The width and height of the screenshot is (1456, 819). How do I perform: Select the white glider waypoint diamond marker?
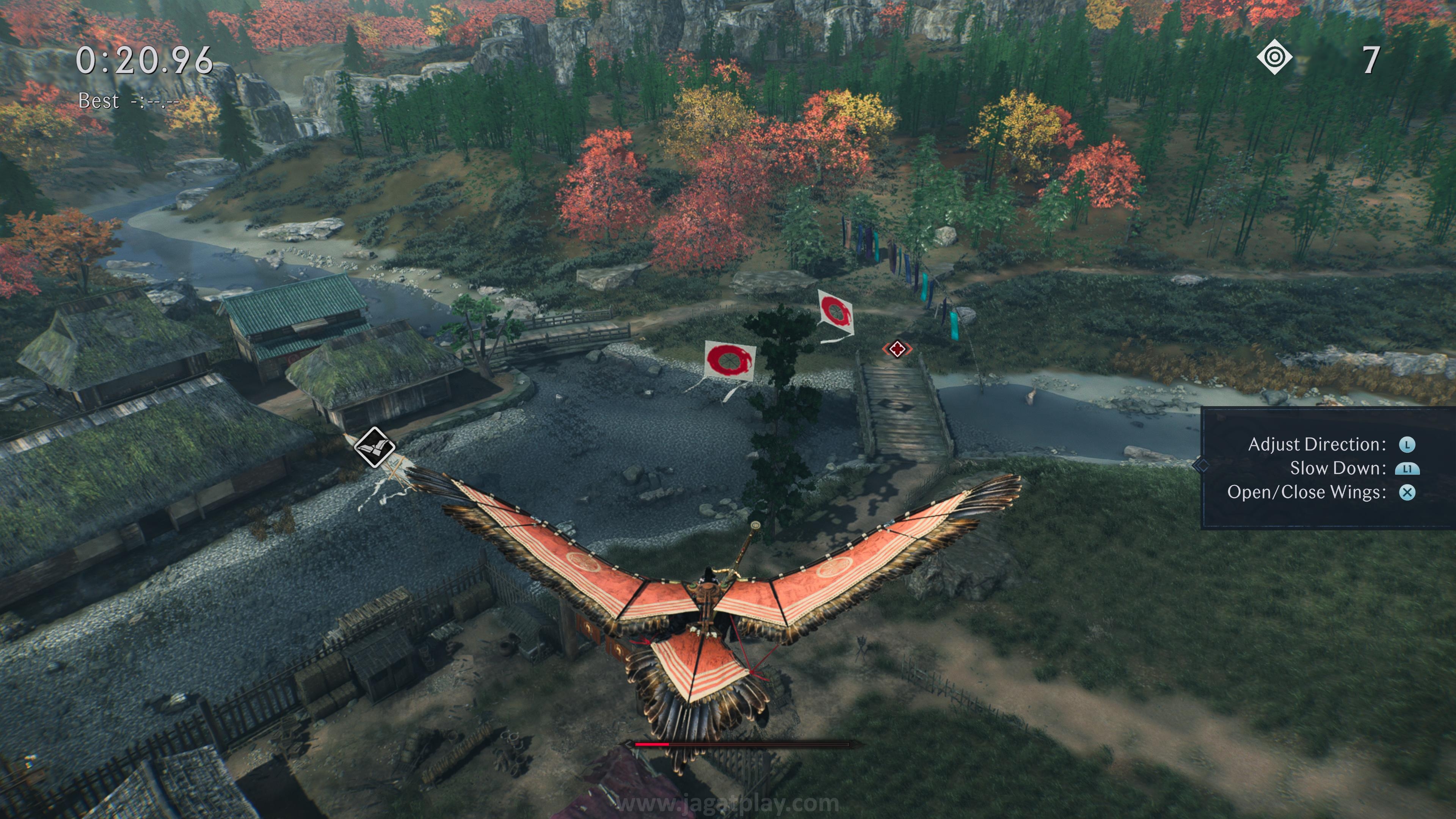pyautogui.click(x=374, y=447)
